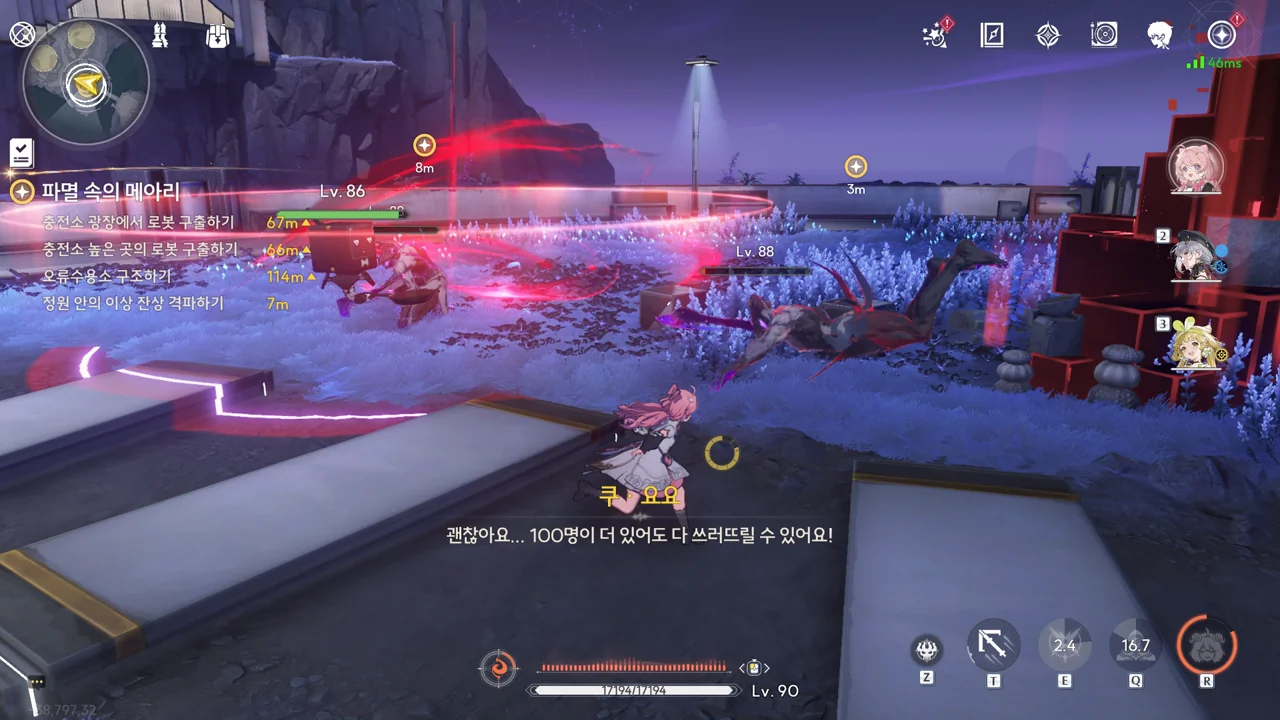This screenshot has height=720, width=1280.
Task: Use the sword utility skill icon
Action: (x=993, y=645)
